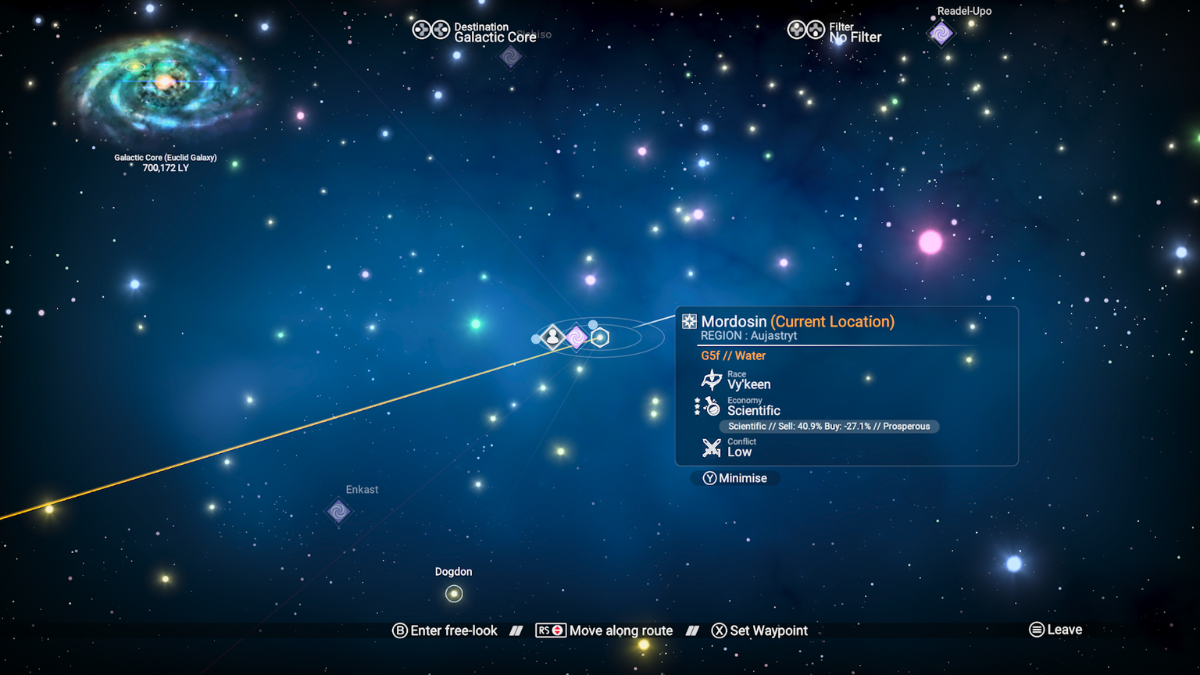The width and height of the screenshot is (1200, 675).
Task: Choose the Dogdon star system
Action: pos(454,594)
